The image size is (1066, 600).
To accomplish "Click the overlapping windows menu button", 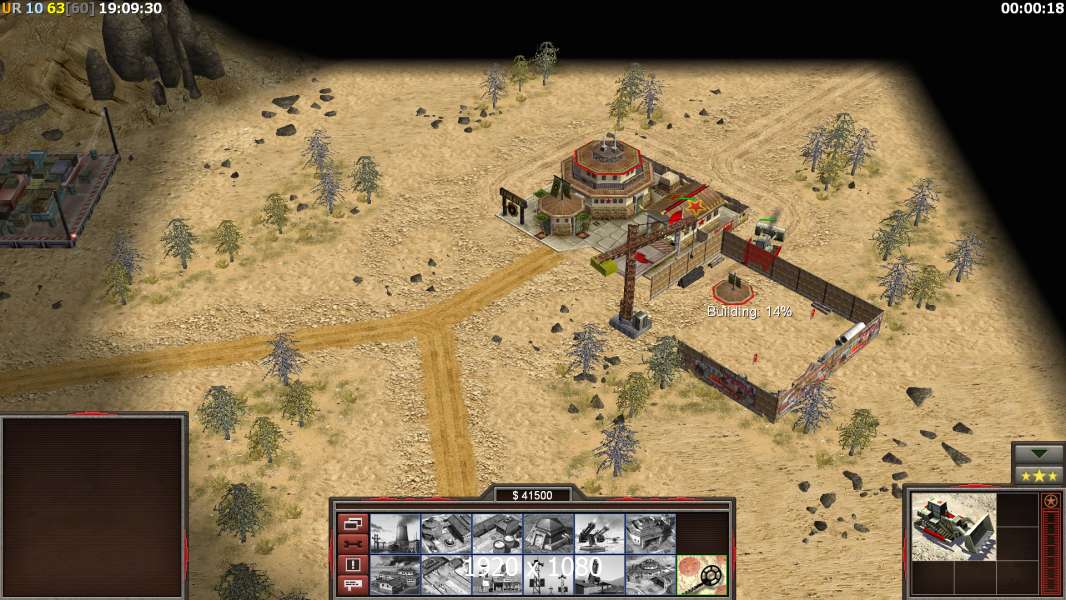I will coord(352,523).
